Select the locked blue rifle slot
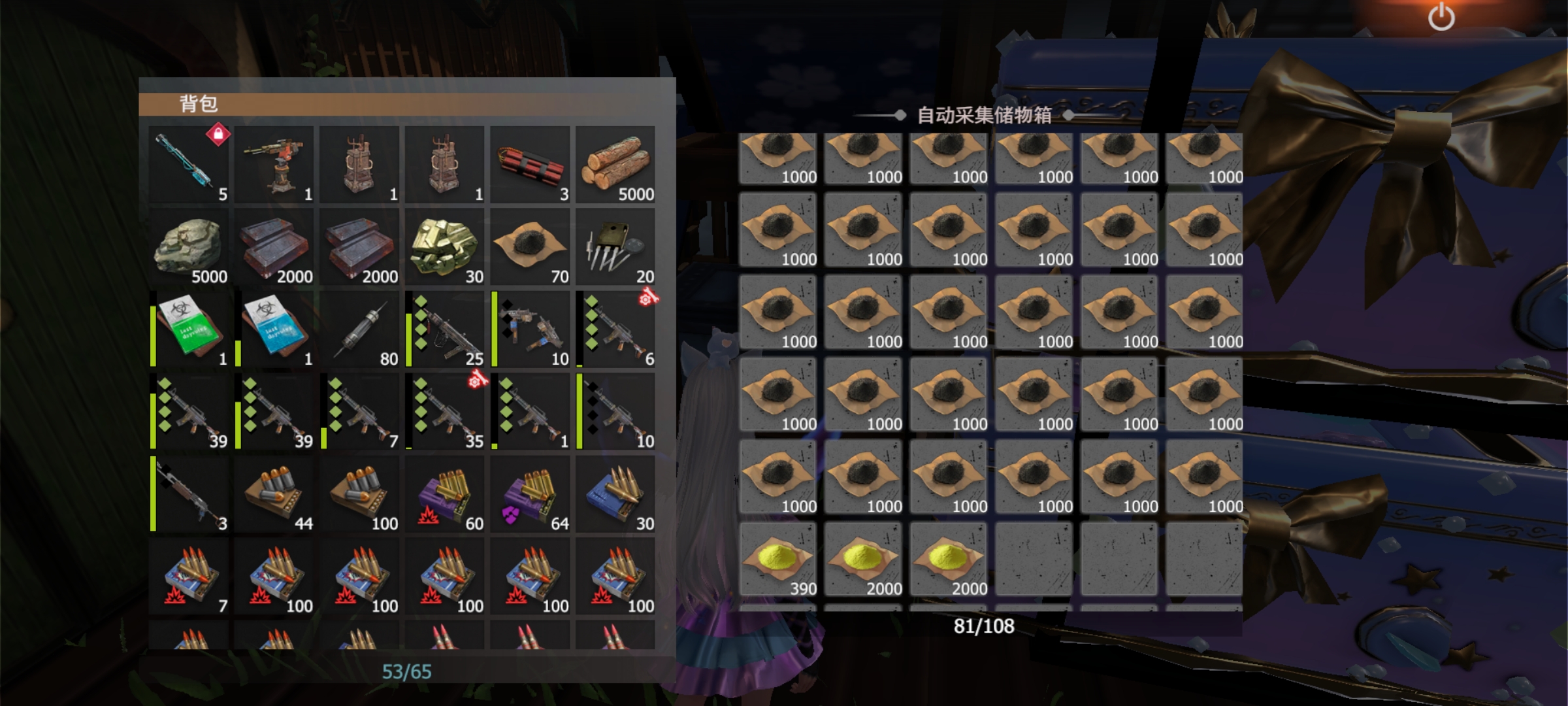The height and width of the screenshot is (706, 1568). point(189,165)
